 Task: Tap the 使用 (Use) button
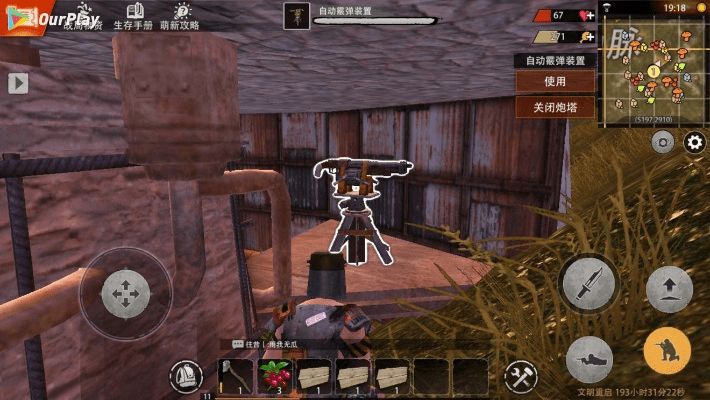coord(555,81)
